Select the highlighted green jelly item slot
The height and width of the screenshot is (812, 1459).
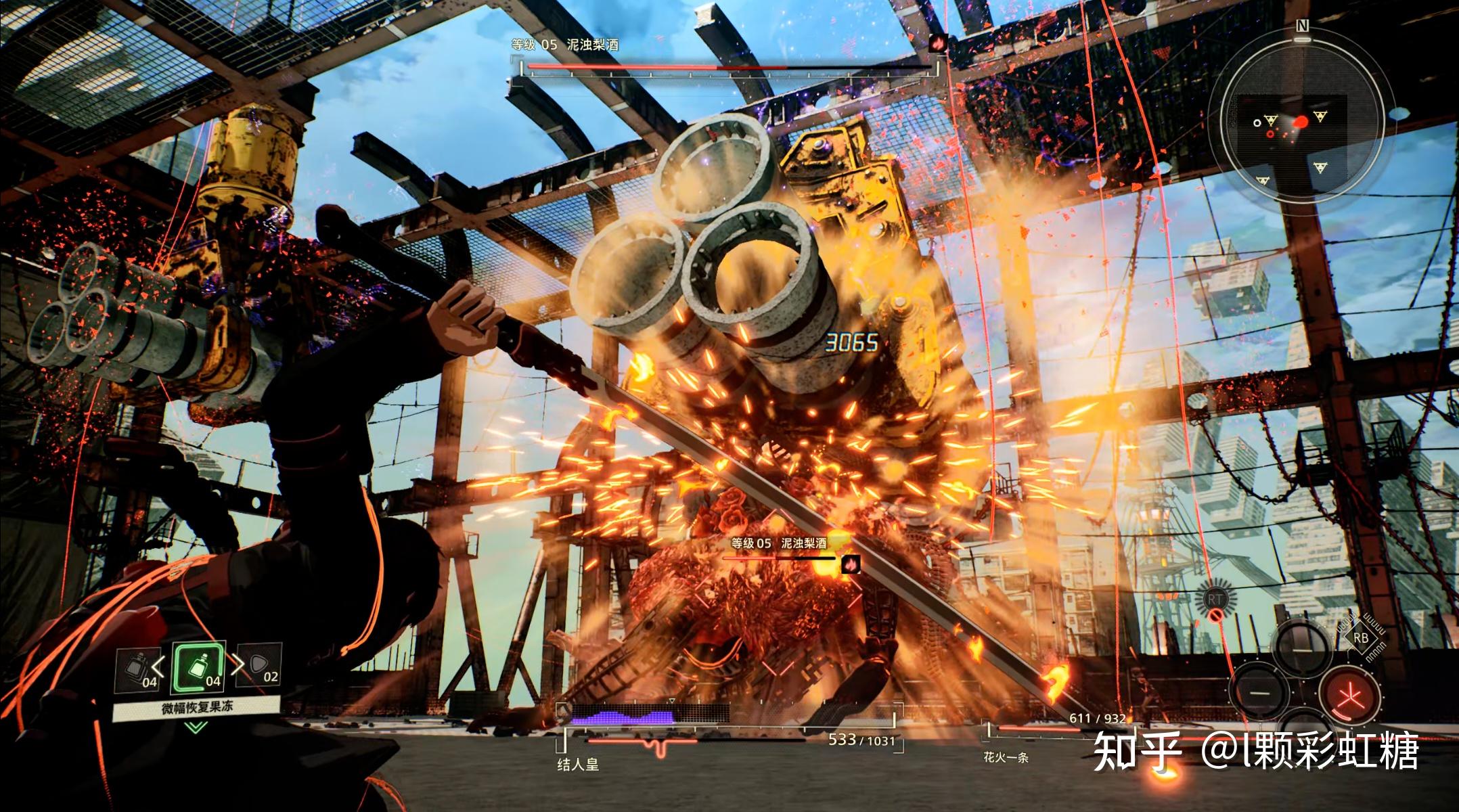point(198,667)
